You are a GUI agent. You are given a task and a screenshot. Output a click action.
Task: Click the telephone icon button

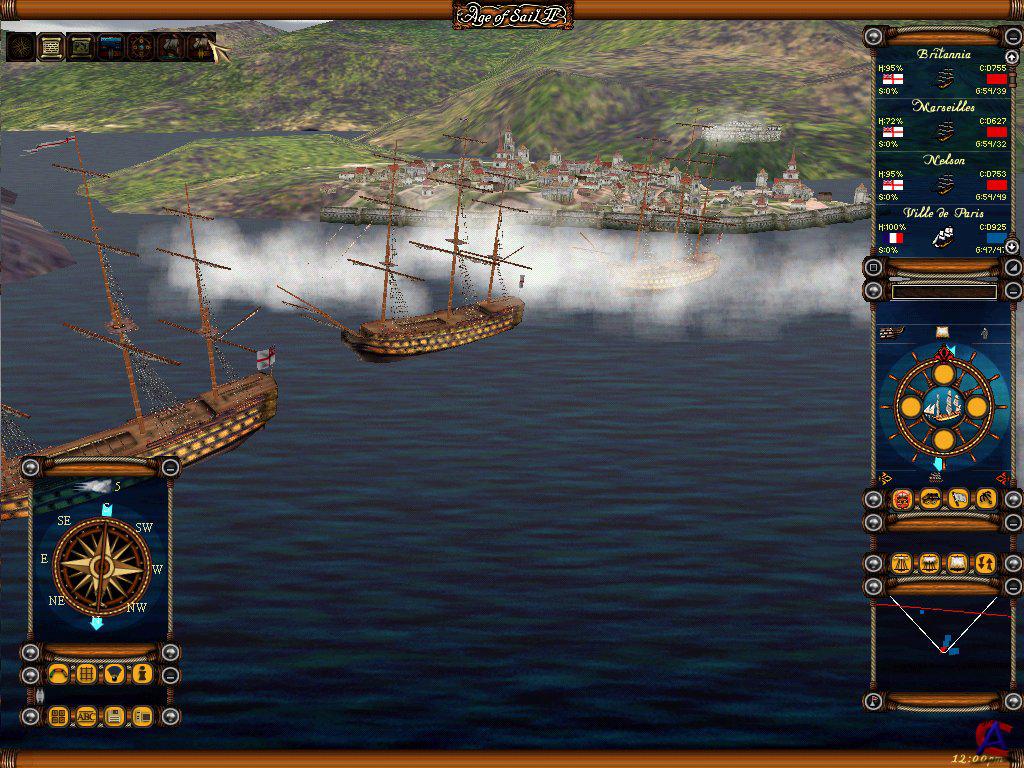coord(59,674)
